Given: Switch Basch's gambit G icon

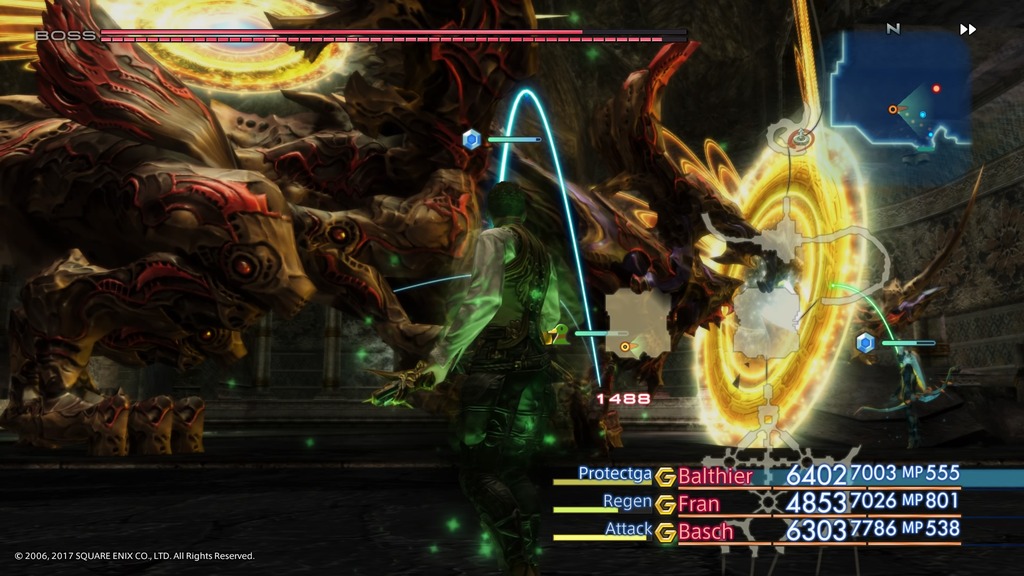Looking at the screenshot, I should (x=666, y=533).
